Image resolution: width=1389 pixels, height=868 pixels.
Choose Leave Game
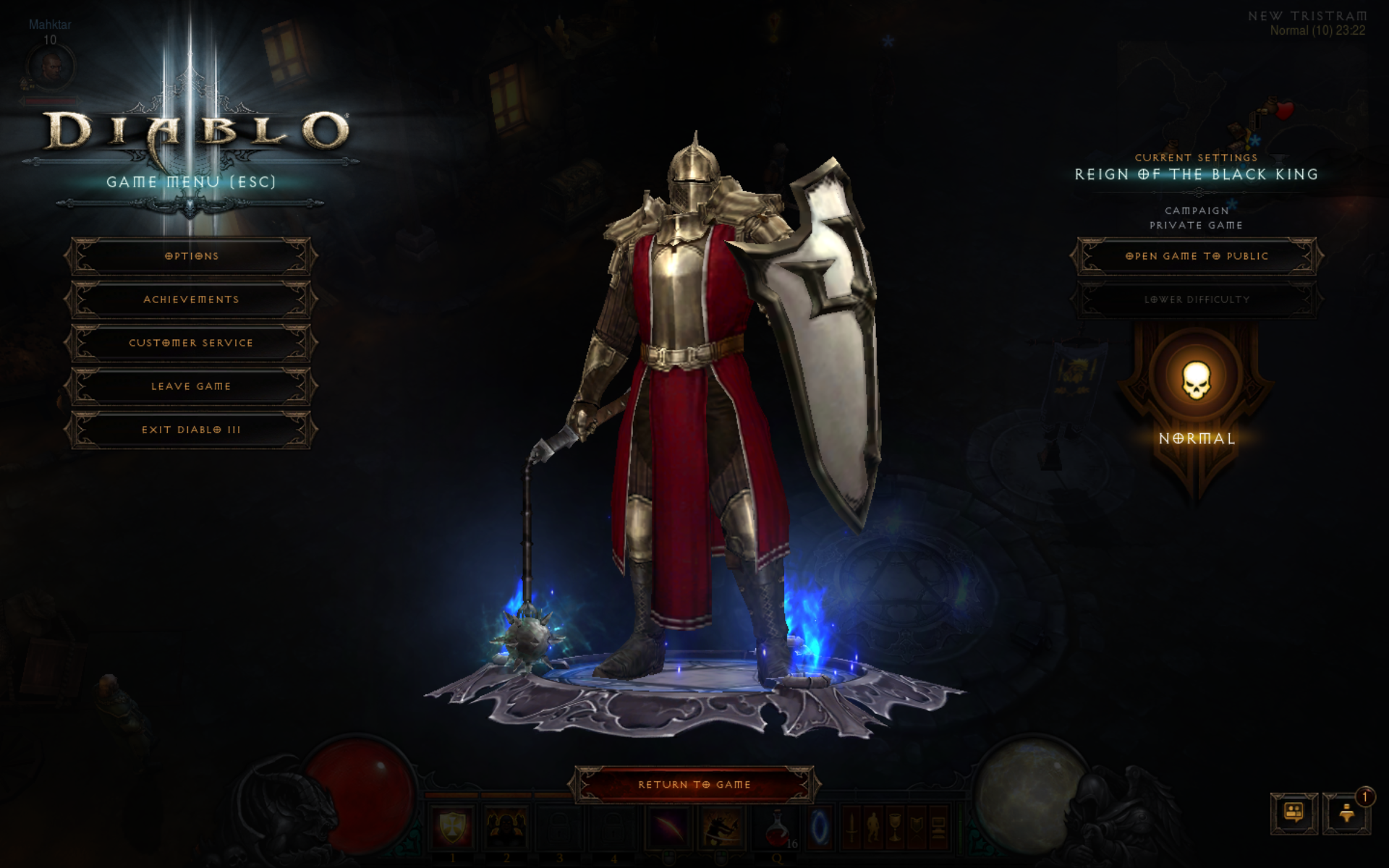191,386
